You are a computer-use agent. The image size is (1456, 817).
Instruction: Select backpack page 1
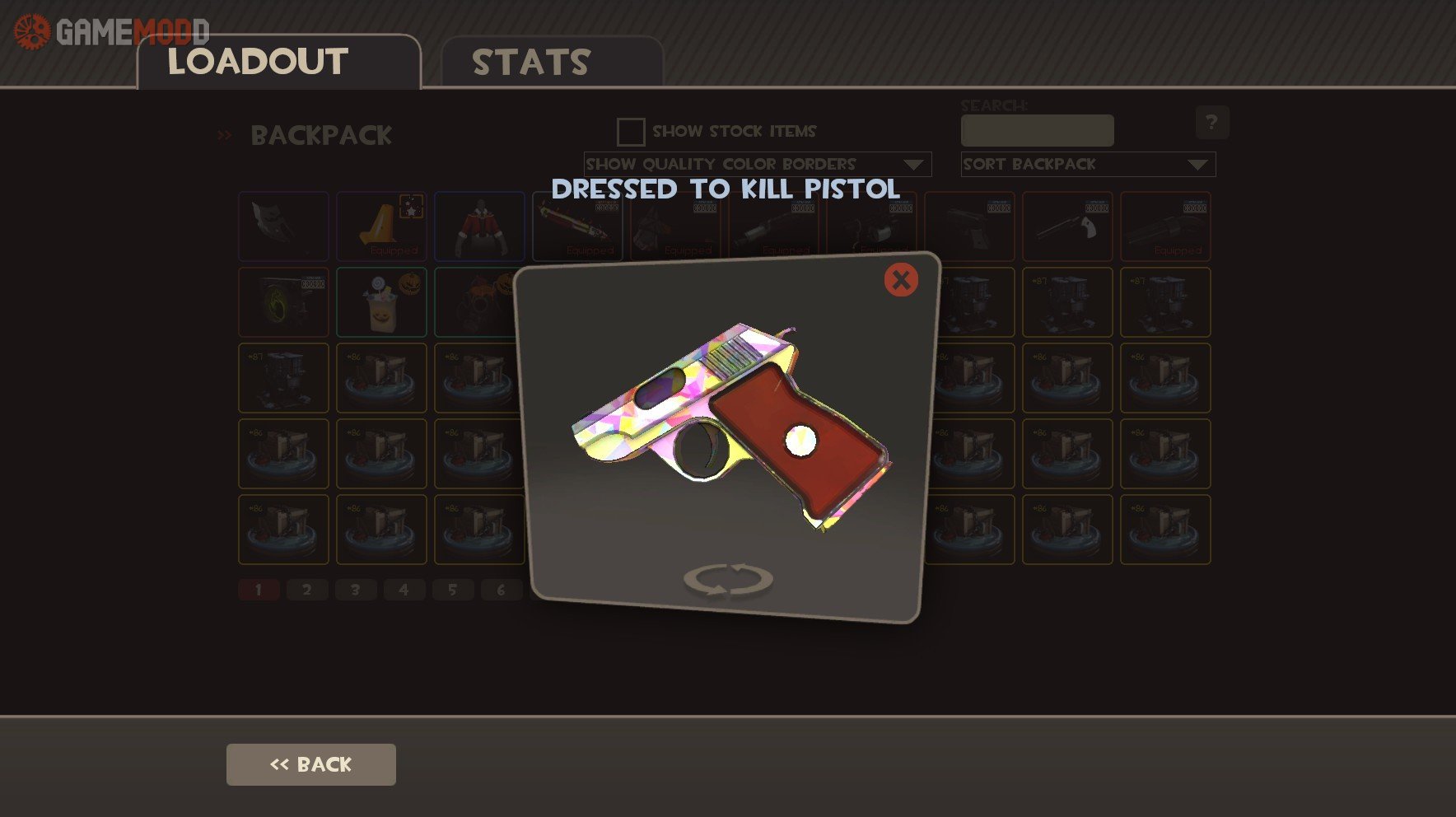[259, 590]
